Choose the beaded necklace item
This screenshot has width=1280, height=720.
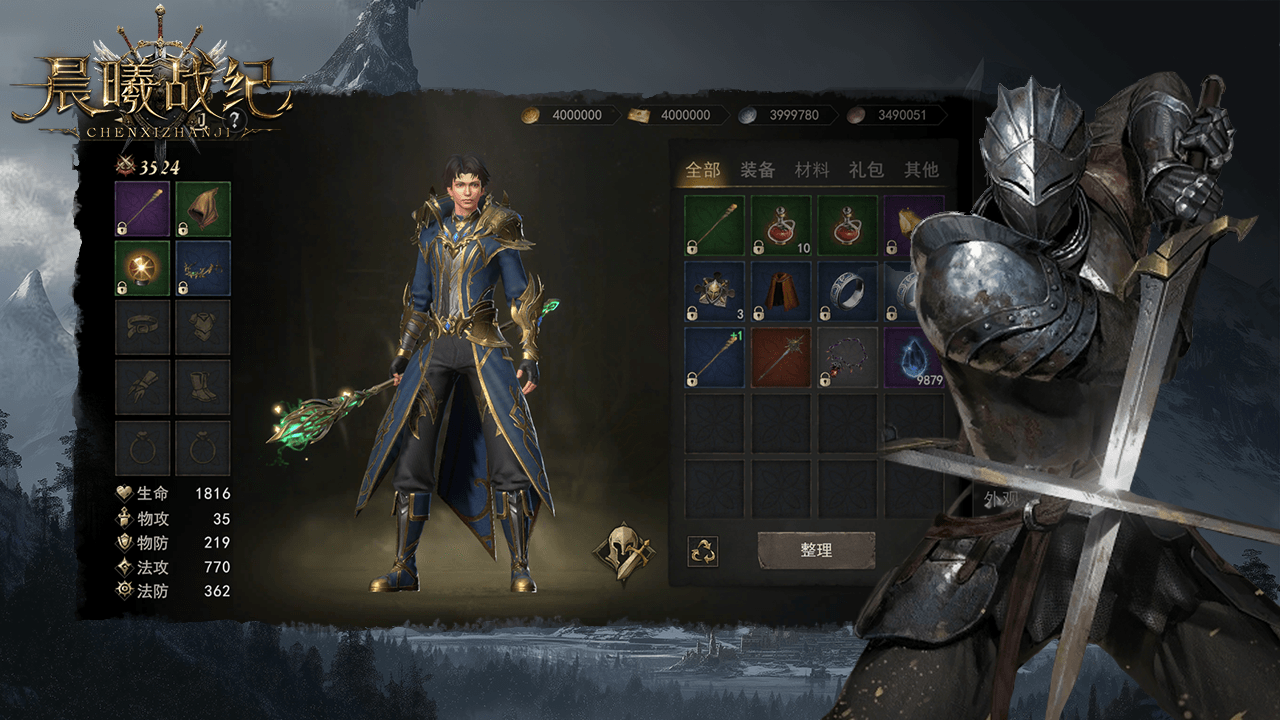click(848, 357)
